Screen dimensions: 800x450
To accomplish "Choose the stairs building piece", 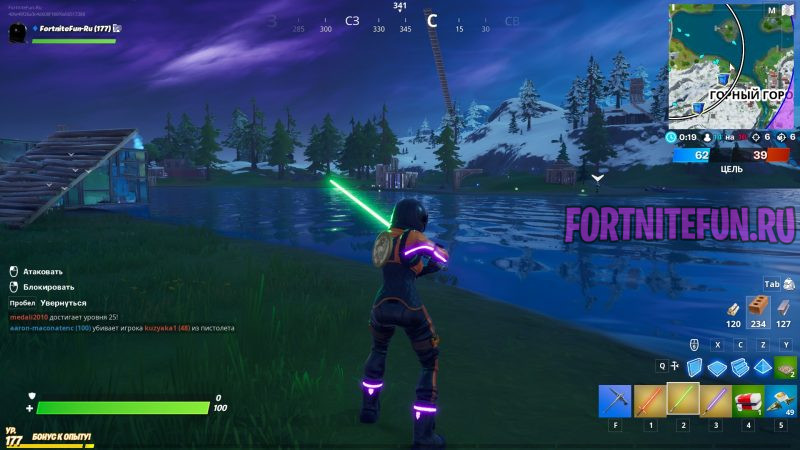I will (741, 367).
